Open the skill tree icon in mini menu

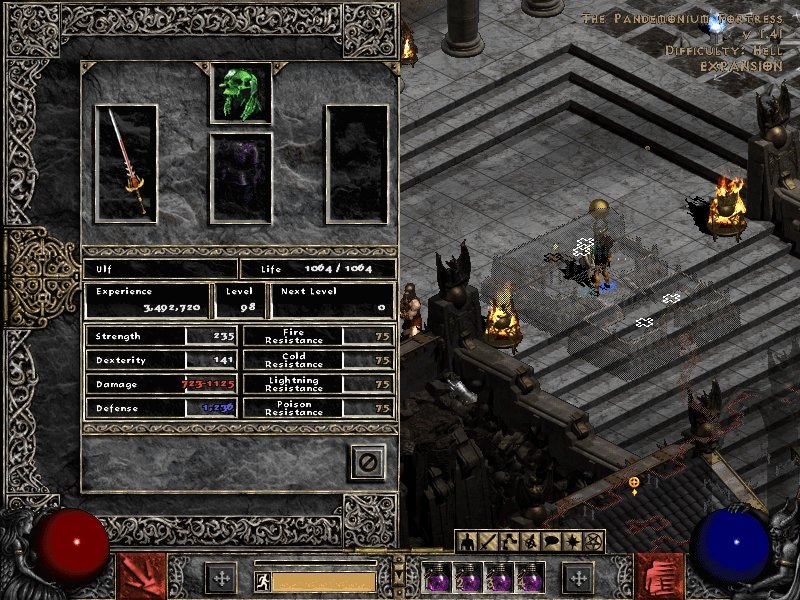[509, 542]
